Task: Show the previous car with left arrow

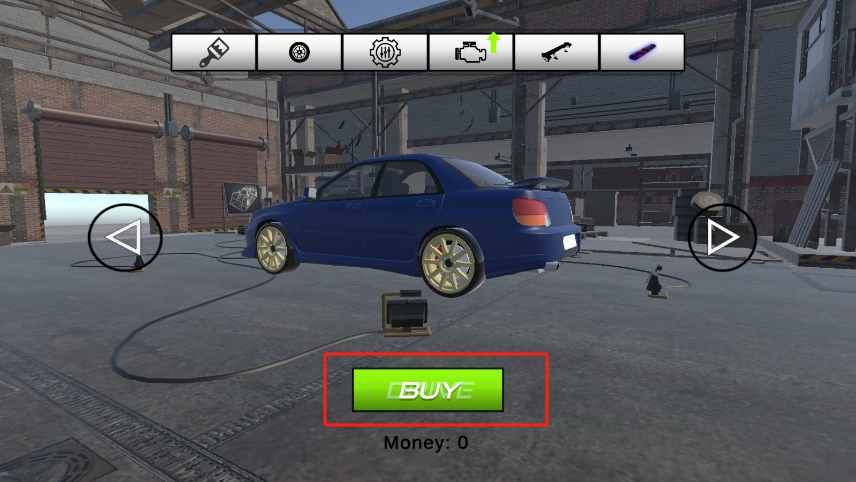Action: click(125, 238)
